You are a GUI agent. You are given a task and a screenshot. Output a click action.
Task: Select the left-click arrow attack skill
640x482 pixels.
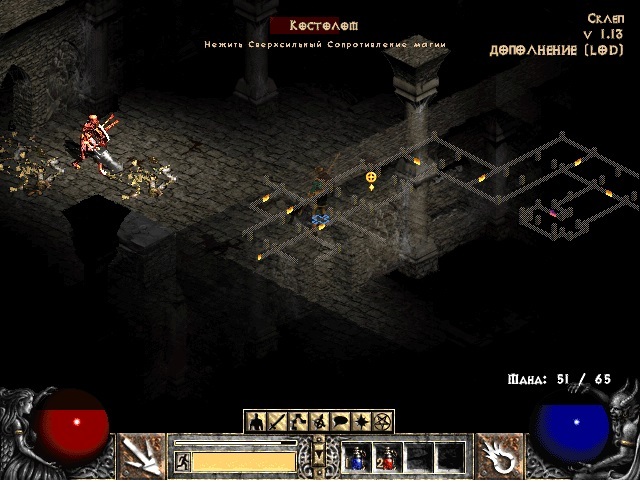click(x=142, y=455)
